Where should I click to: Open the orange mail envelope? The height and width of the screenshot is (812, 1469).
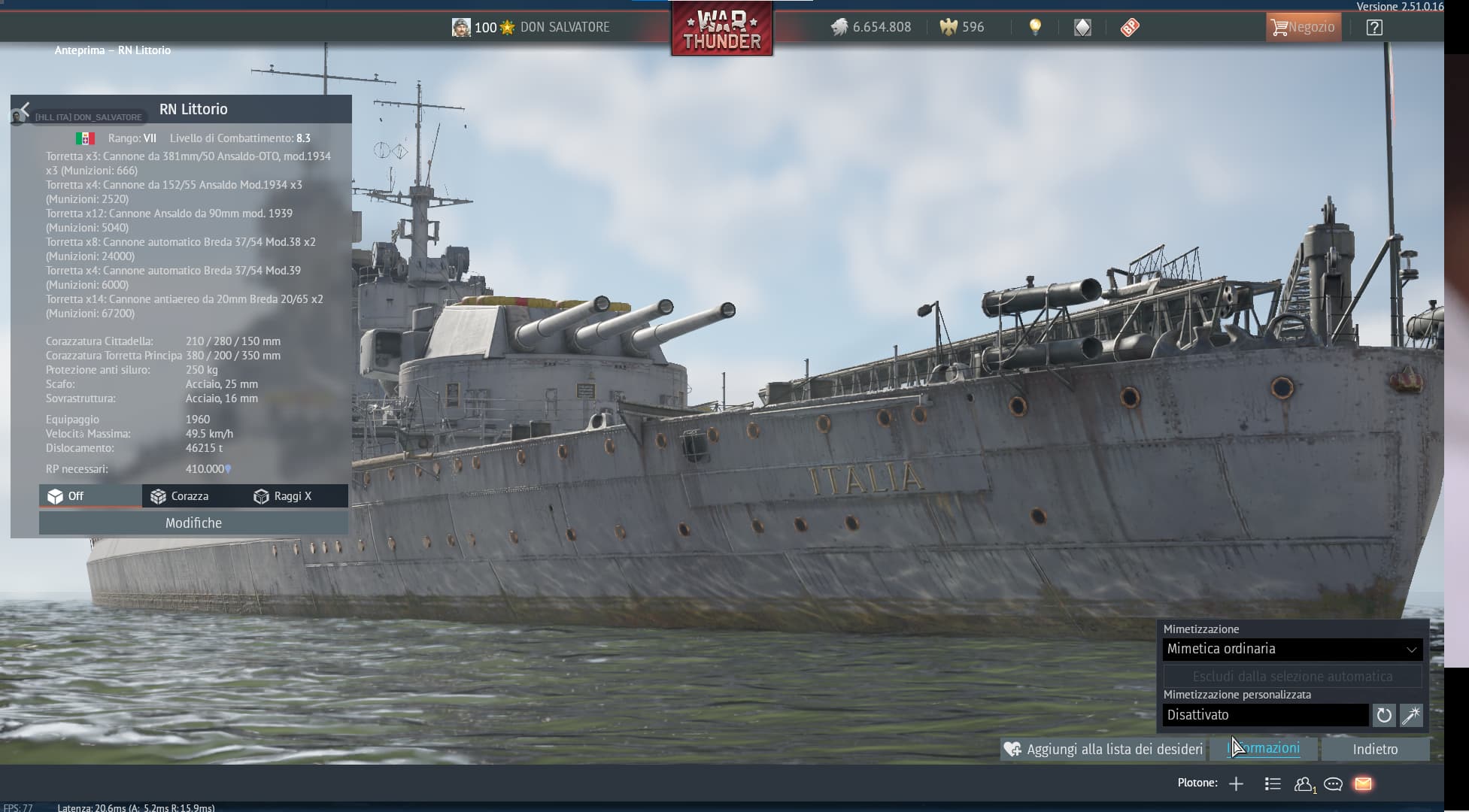click(1363, 784)
